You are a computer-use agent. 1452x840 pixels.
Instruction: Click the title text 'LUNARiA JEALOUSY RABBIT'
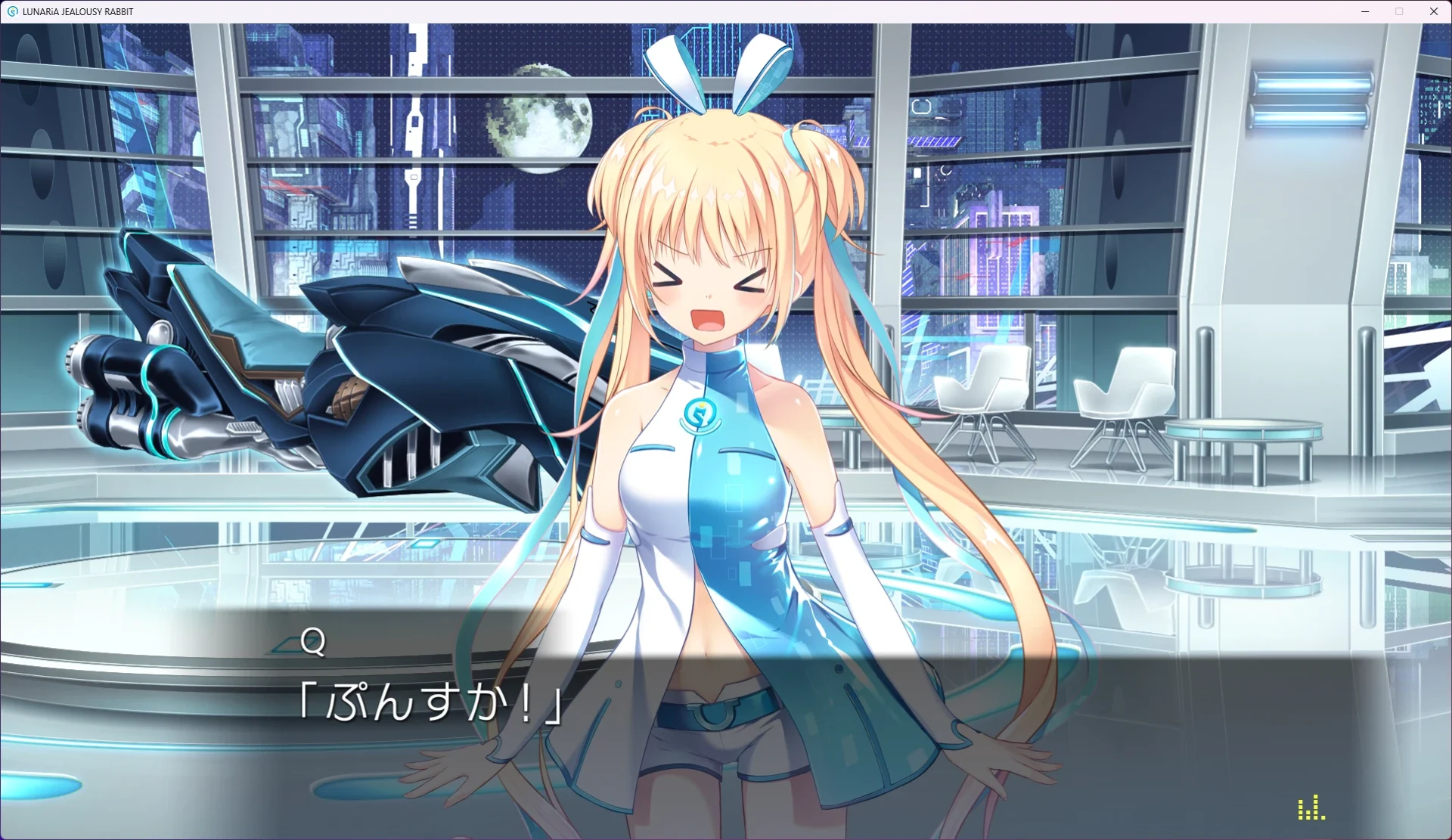click(76, 11)
